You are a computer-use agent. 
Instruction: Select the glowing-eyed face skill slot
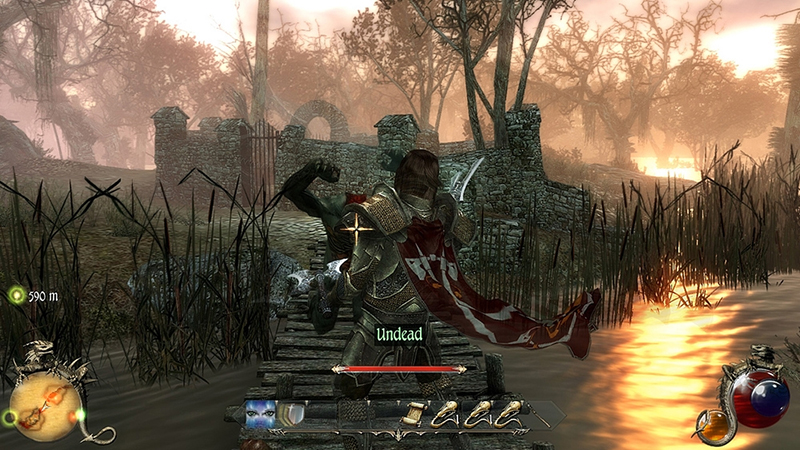pyautogui.click(x=260, y=413)
